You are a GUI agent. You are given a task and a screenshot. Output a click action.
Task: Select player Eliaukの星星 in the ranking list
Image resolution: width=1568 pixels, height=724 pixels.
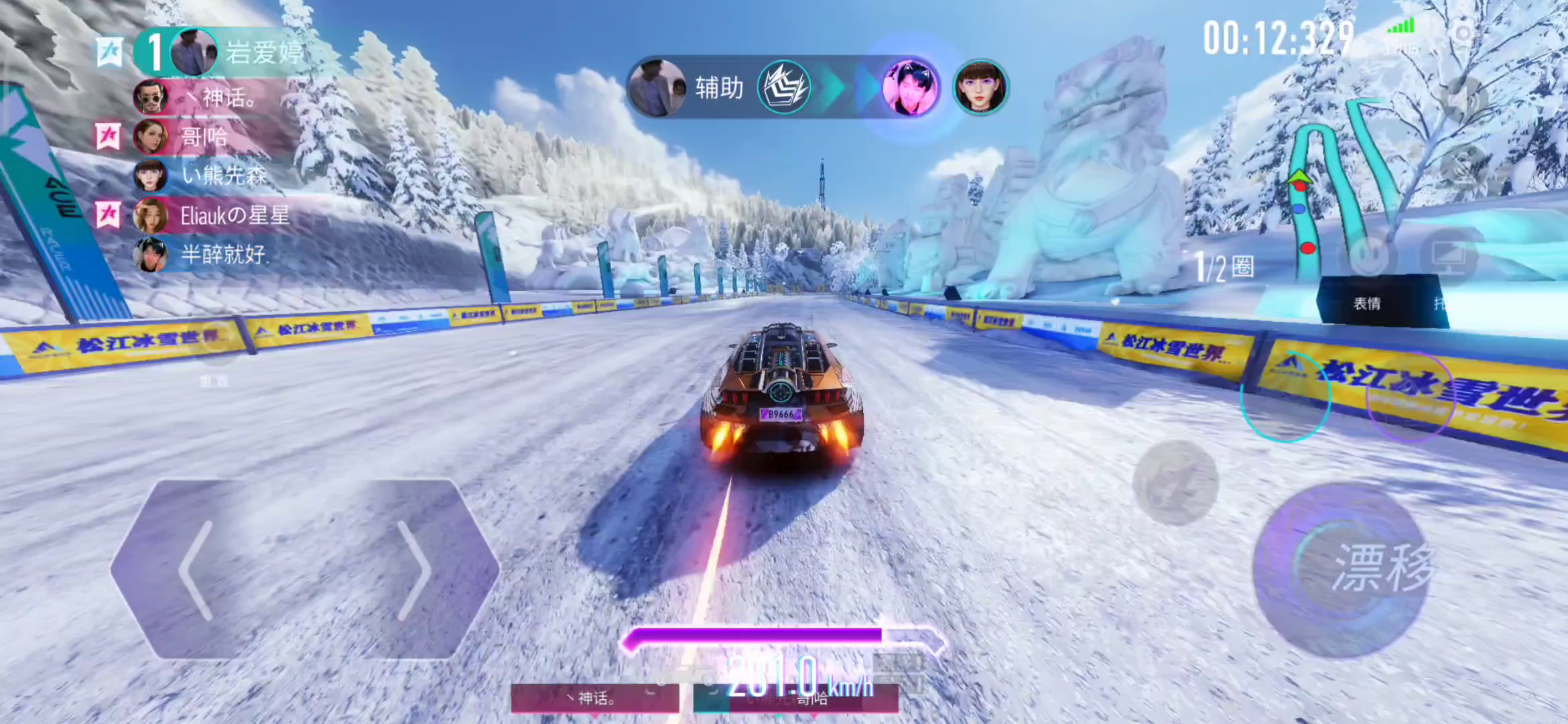(235, 215)
